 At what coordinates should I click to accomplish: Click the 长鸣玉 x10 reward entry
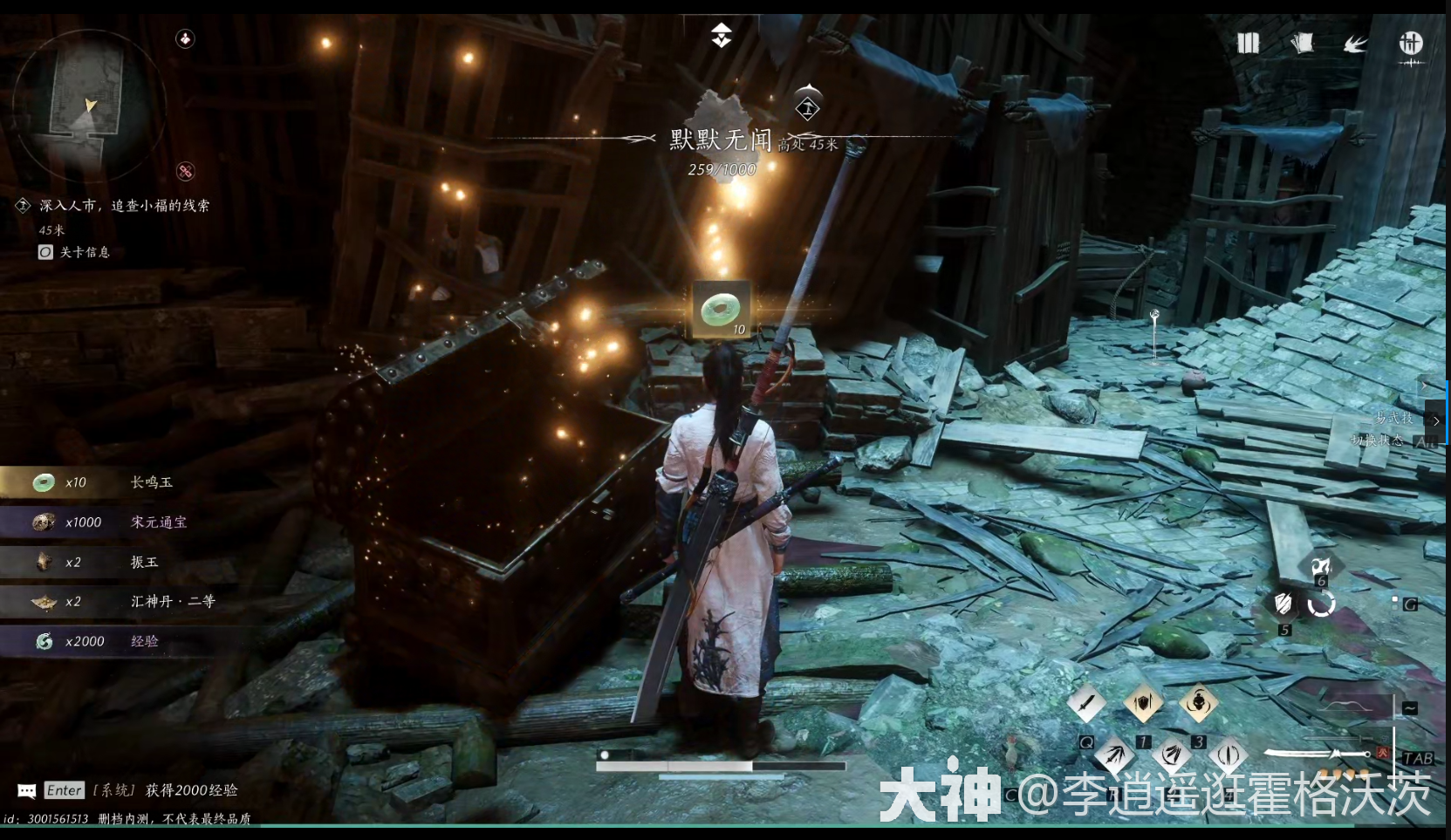click(x=96, y=481)
